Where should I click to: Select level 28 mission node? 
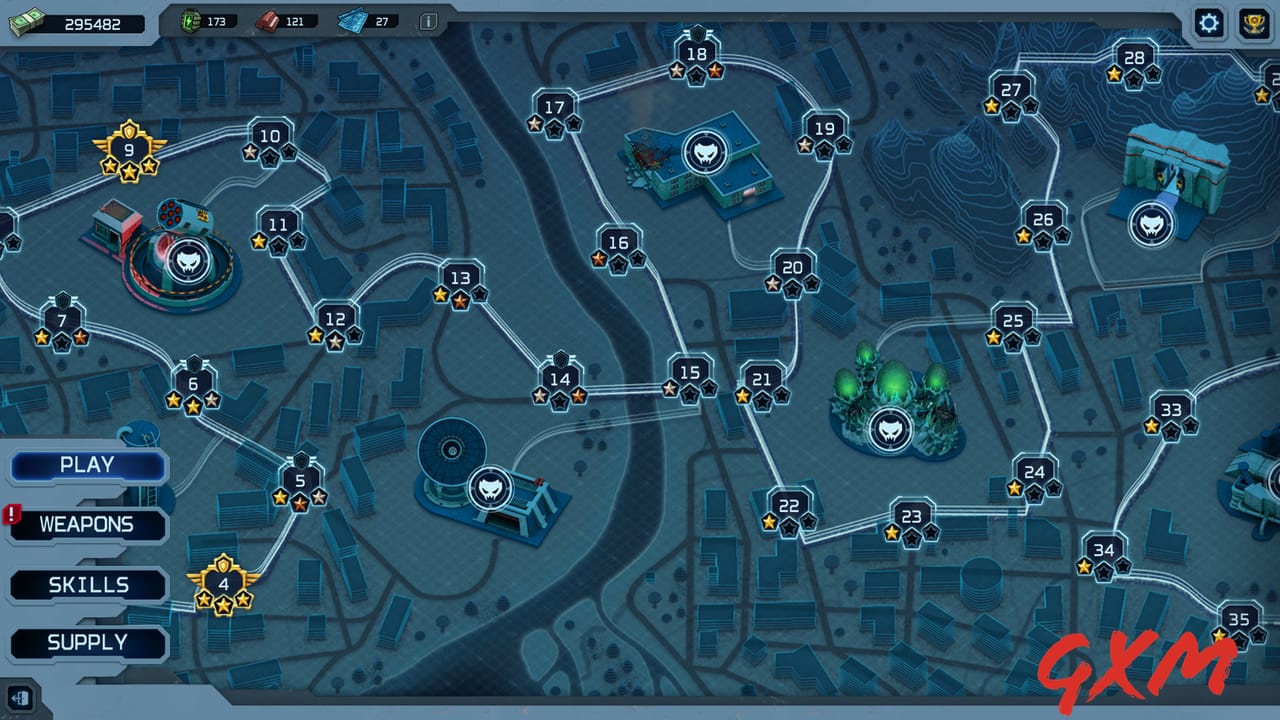(x=1134, y=59)
